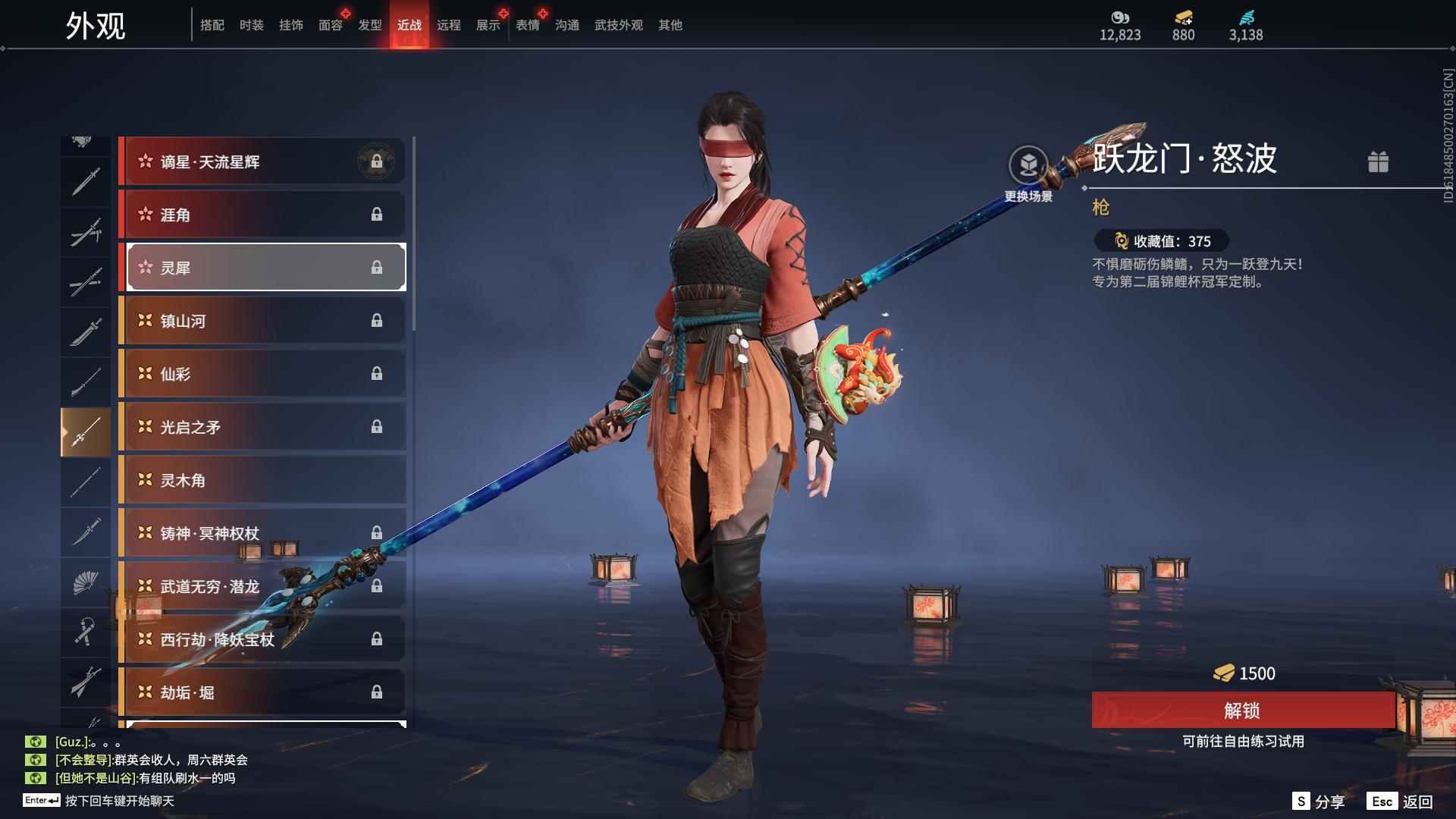Open the 挂饰 tab
This screenshot has height=819, width=1456.
pyautogui.click(x=290, y=25)
